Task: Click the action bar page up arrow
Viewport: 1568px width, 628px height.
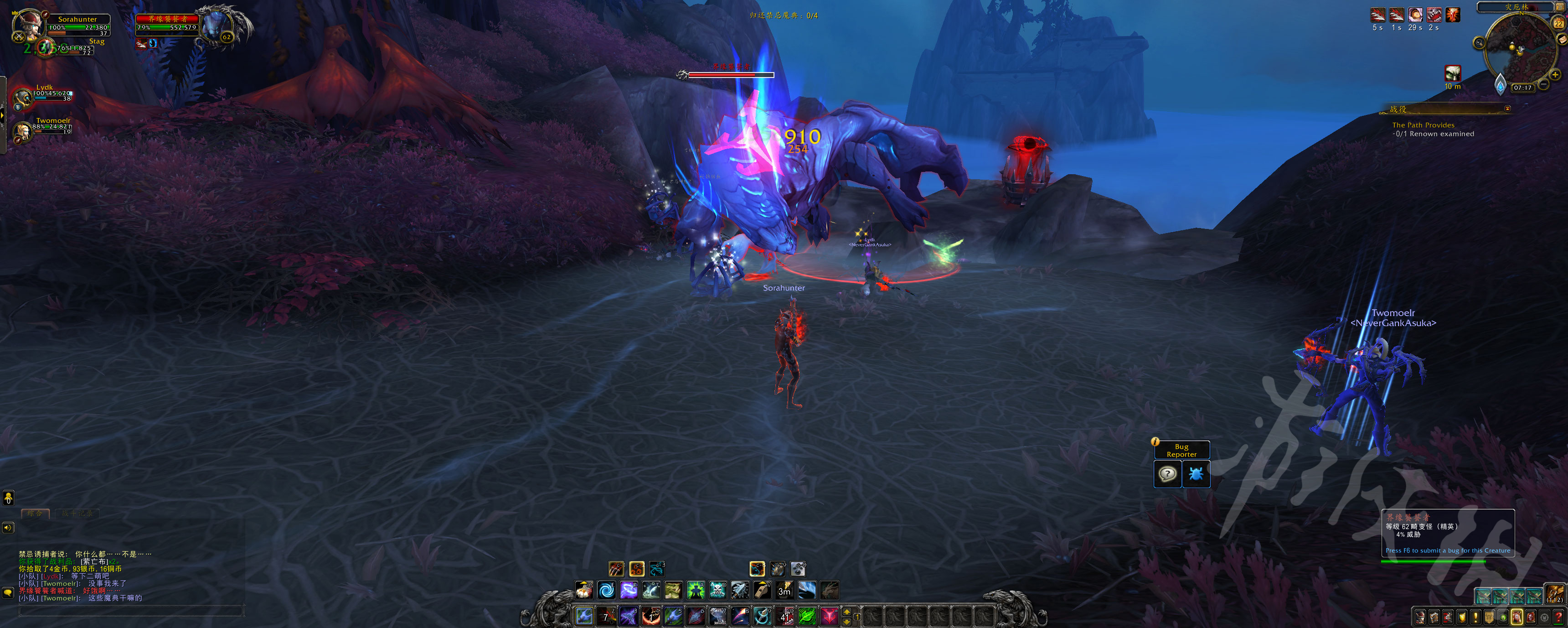Action: click(847, 611)
